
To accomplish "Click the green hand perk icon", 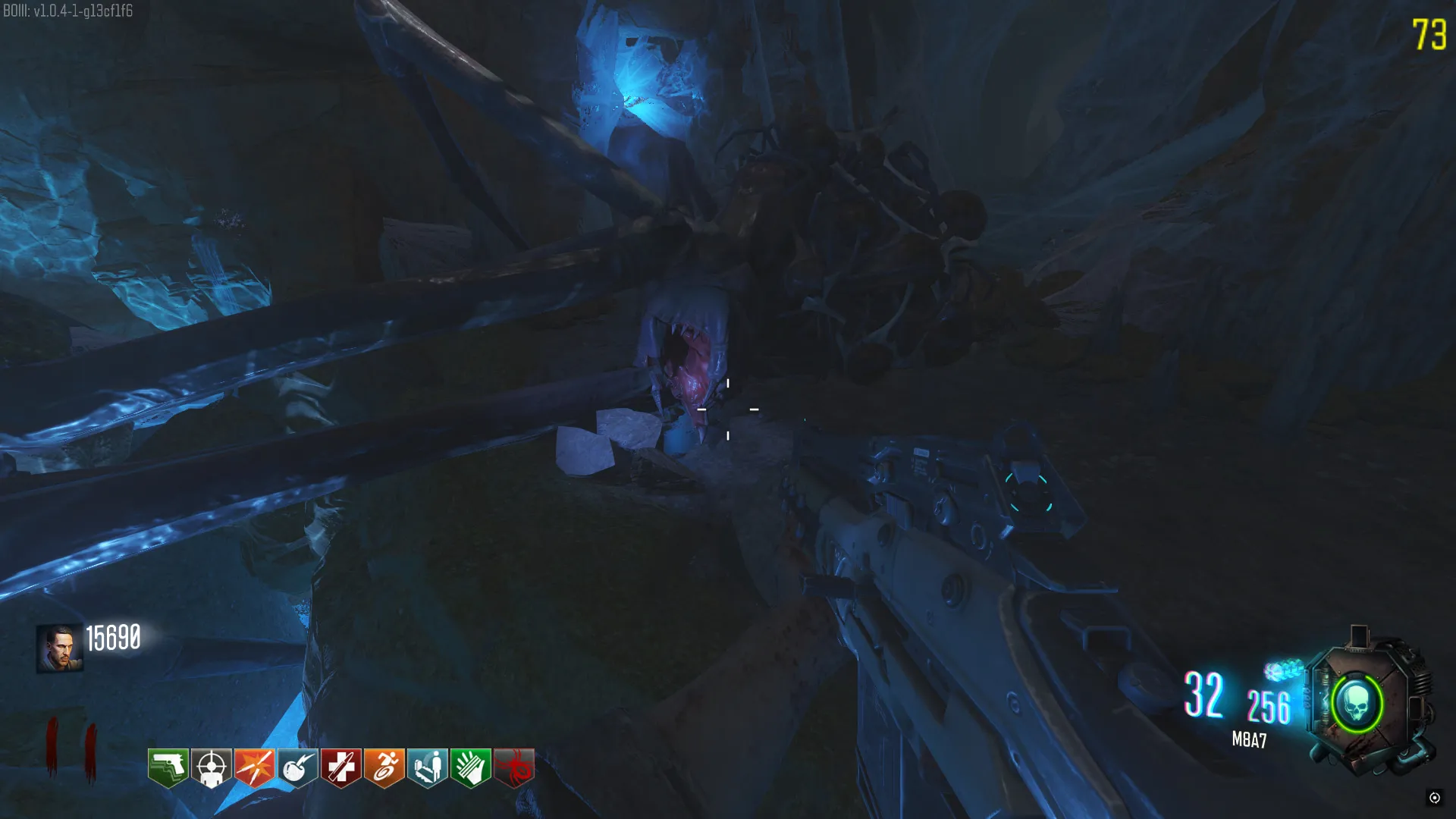I will pos(471,767).
